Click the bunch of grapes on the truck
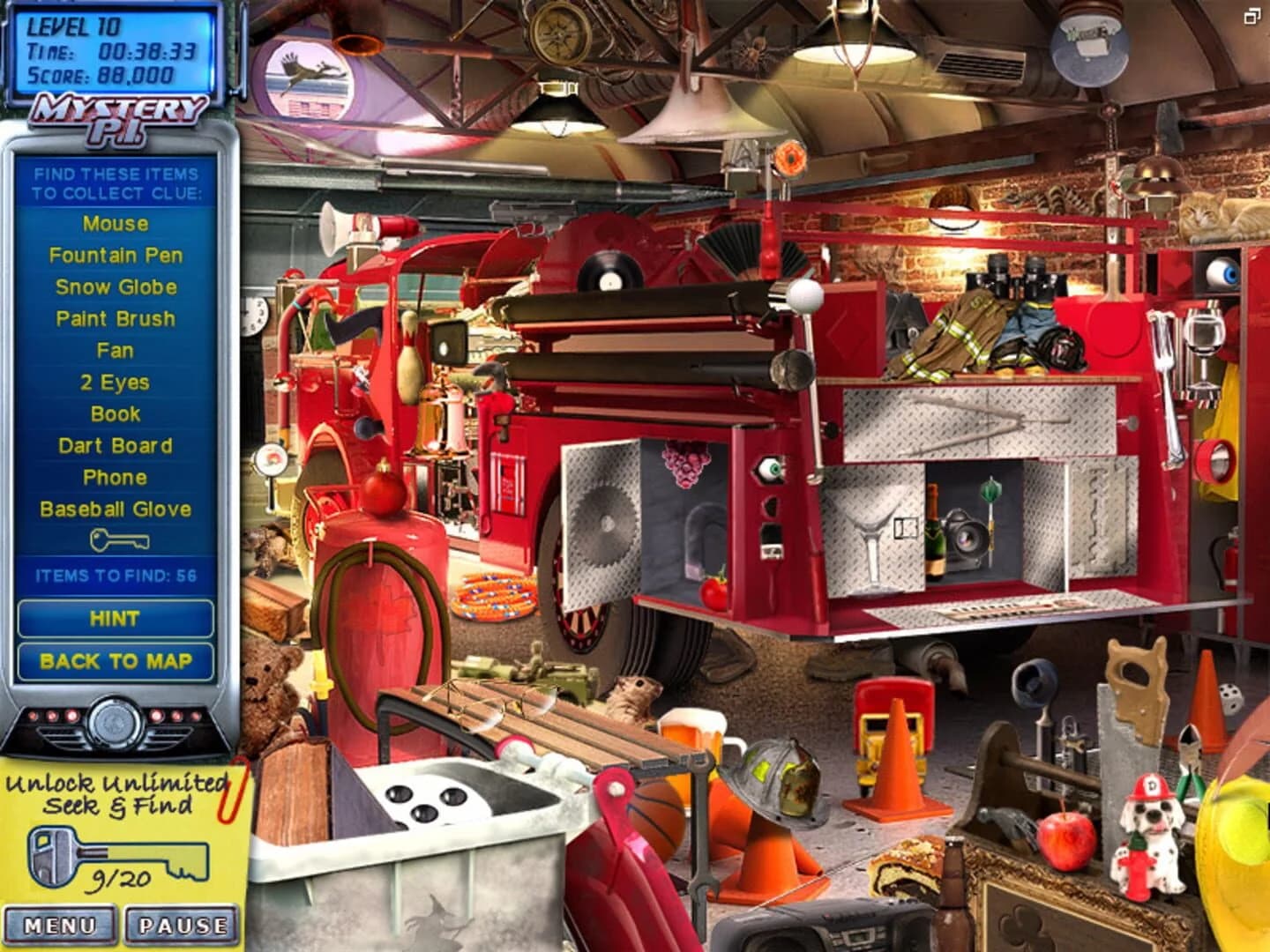 coord(686,463)
